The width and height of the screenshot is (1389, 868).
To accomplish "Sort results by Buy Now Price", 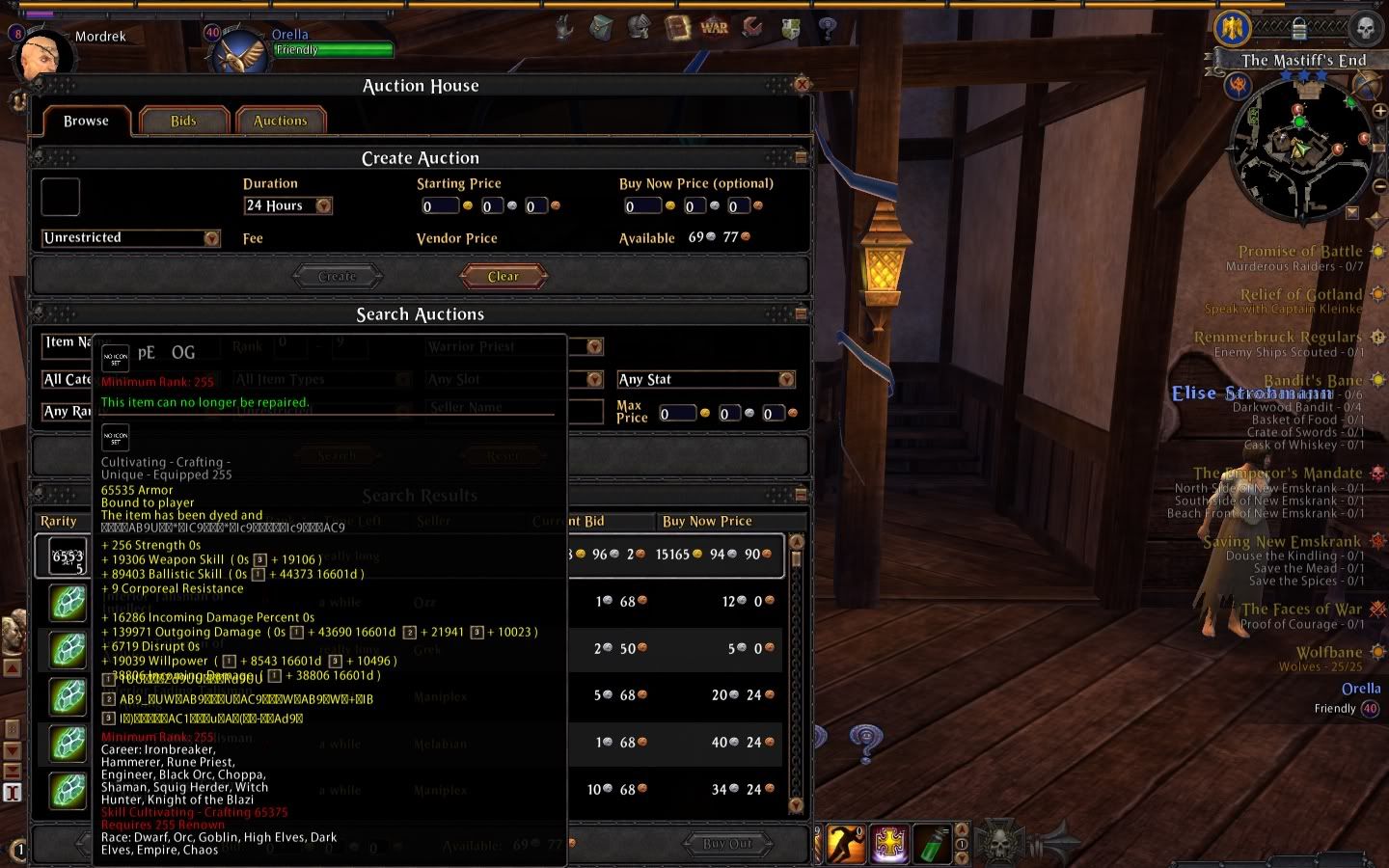I will point(707,522).
